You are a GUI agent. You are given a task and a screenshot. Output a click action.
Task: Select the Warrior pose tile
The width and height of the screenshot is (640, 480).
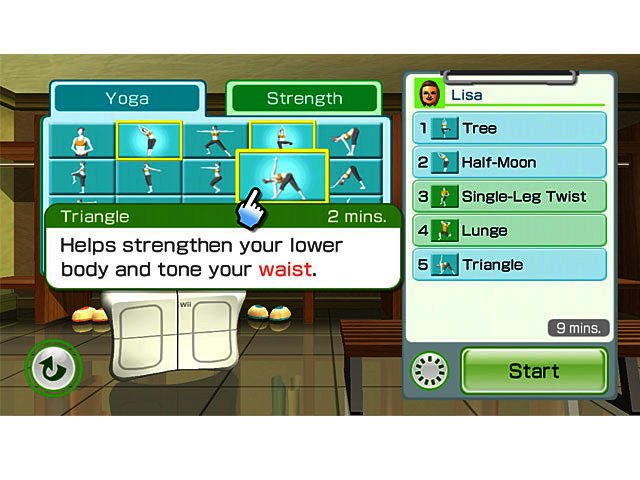[x=214, y=140]
